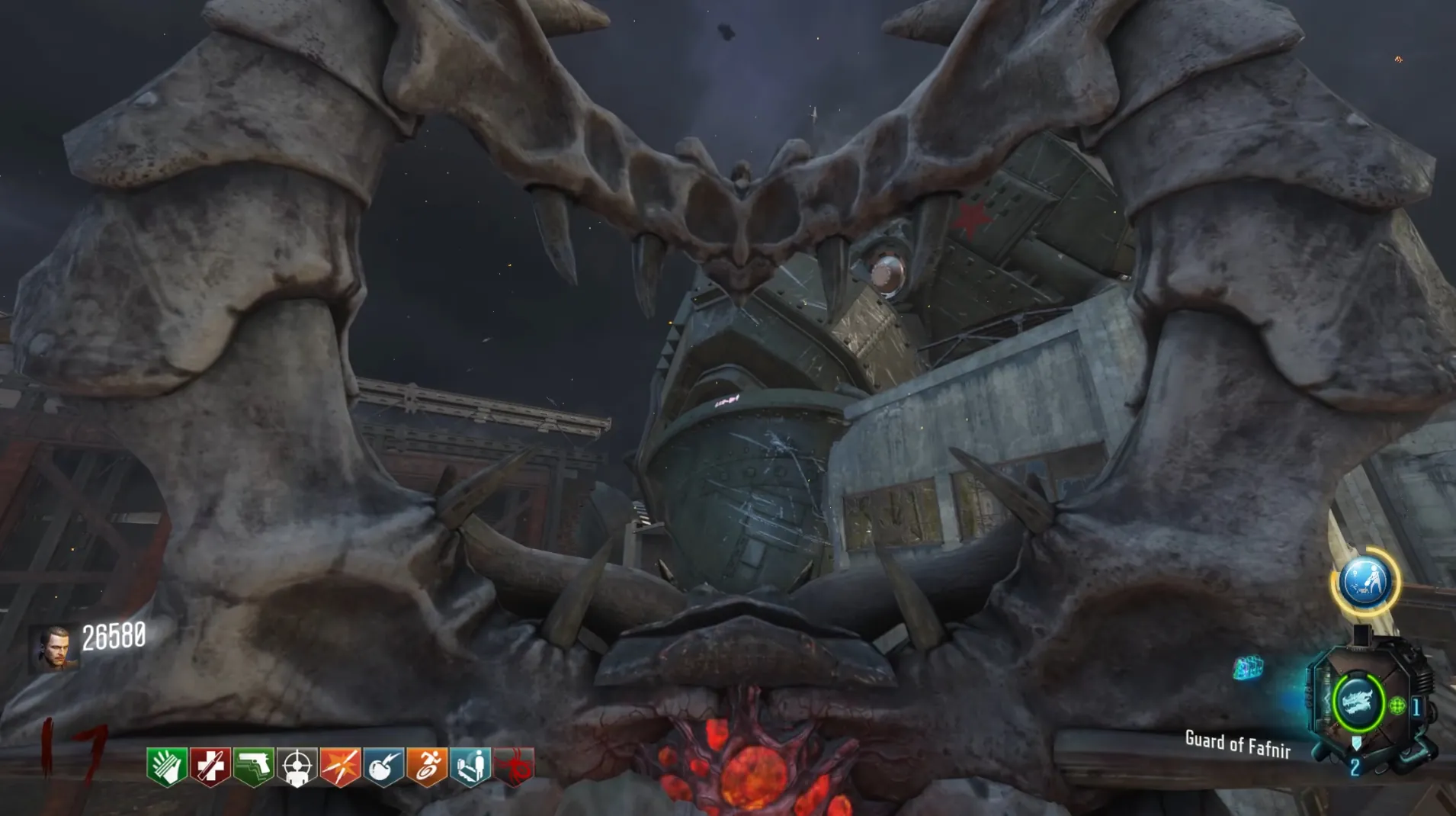The image size is (1456, 816).
Task: Click the holographic blue equipment icon
Action: tap(1248, 668)
